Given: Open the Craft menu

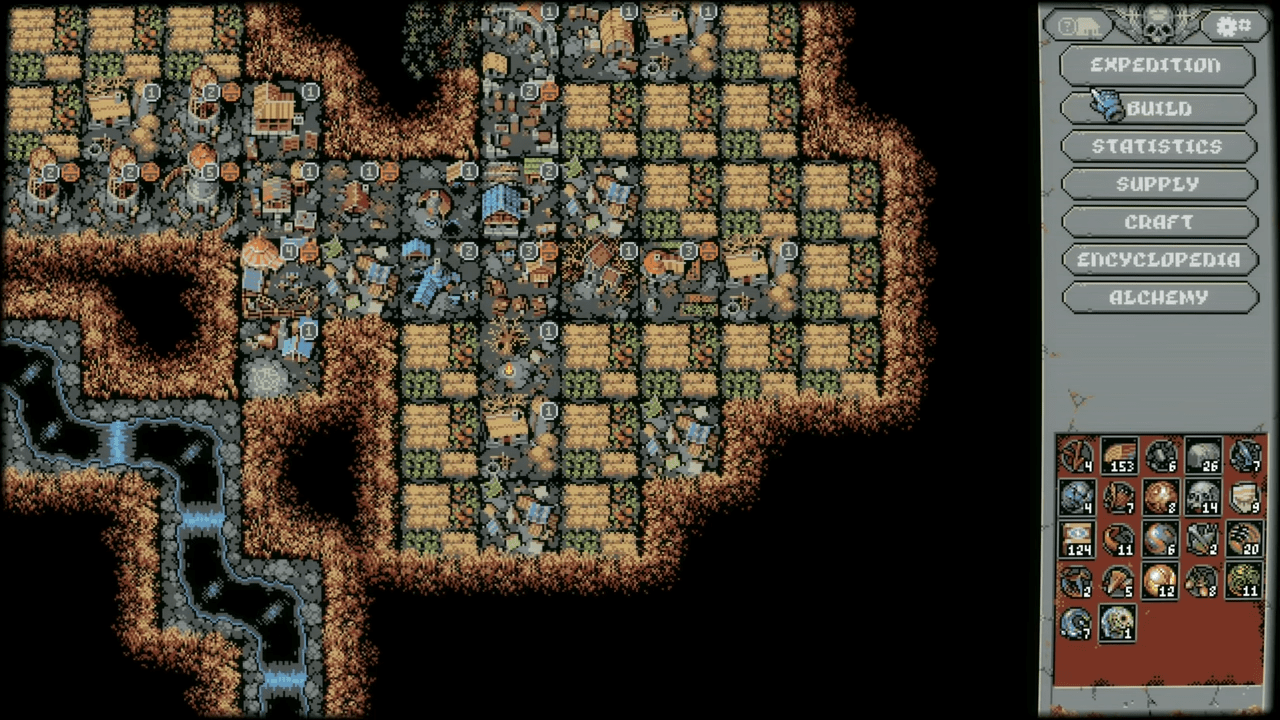Looking at the screenshot, I should tap(1157, 222).
